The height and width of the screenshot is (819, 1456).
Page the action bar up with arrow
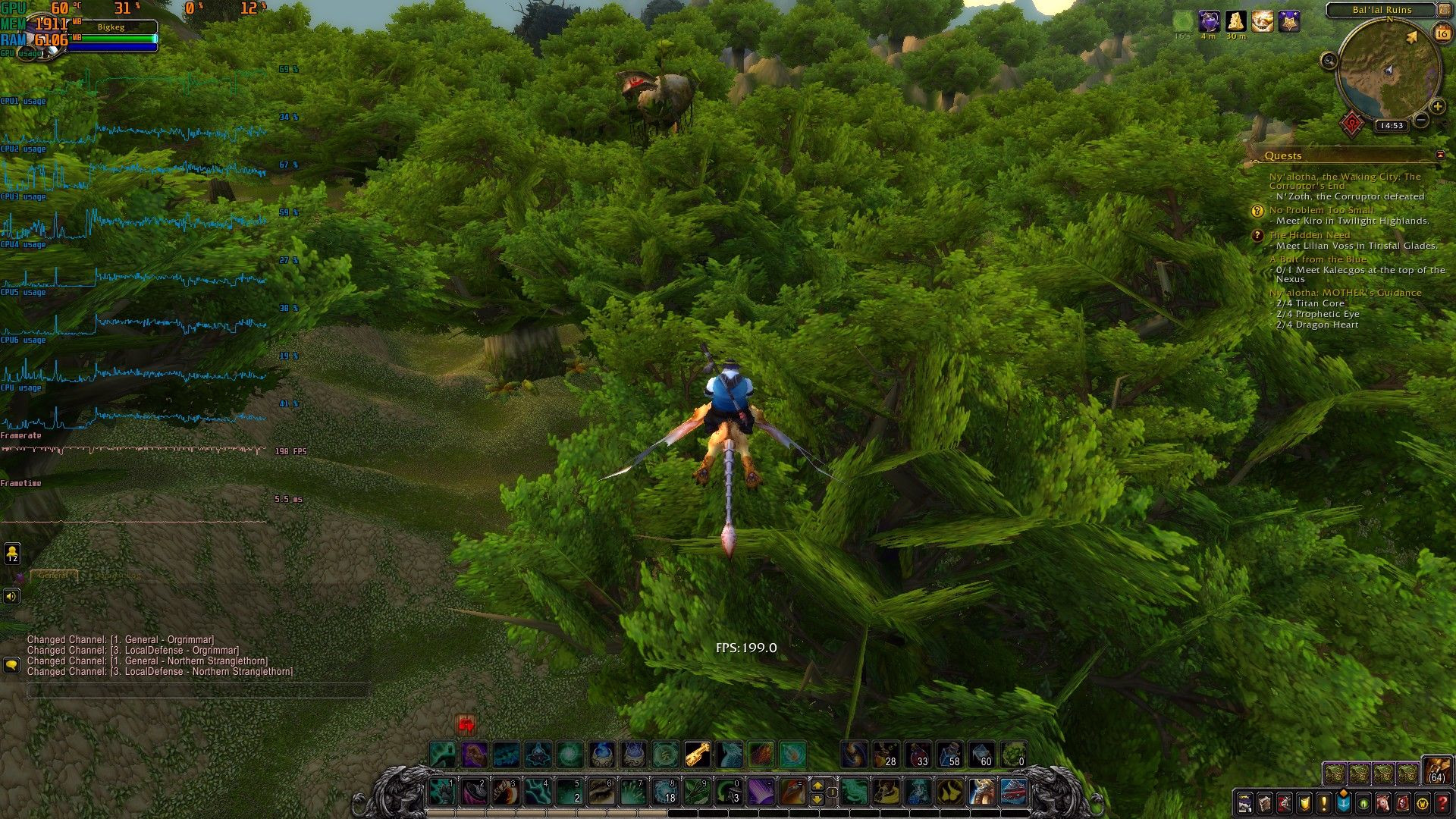[817, 785]
